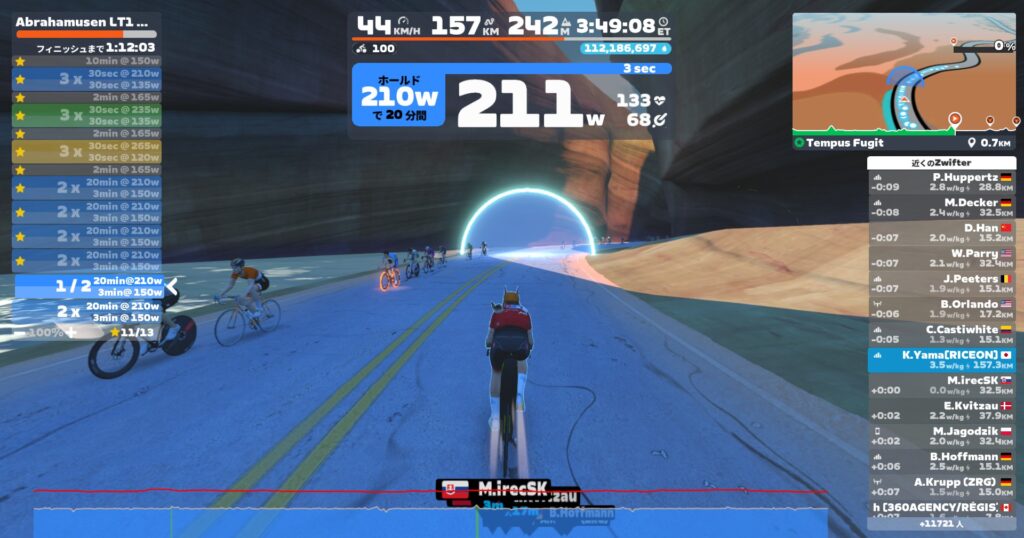Select A.Krupp (ZRG) in the rider list
The image size is (1024, 538).
[941, 486]
